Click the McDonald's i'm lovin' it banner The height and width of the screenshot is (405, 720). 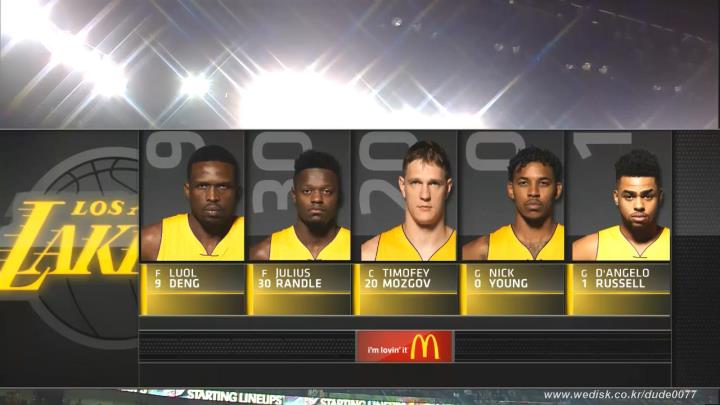[x=404, y=347]
